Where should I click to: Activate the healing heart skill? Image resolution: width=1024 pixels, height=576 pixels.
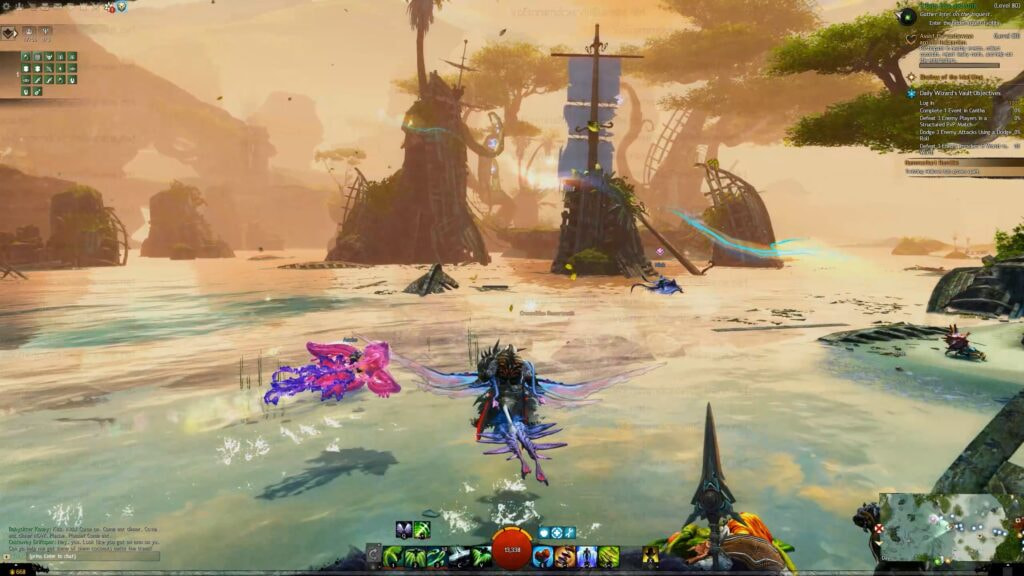tap(541, 556)
